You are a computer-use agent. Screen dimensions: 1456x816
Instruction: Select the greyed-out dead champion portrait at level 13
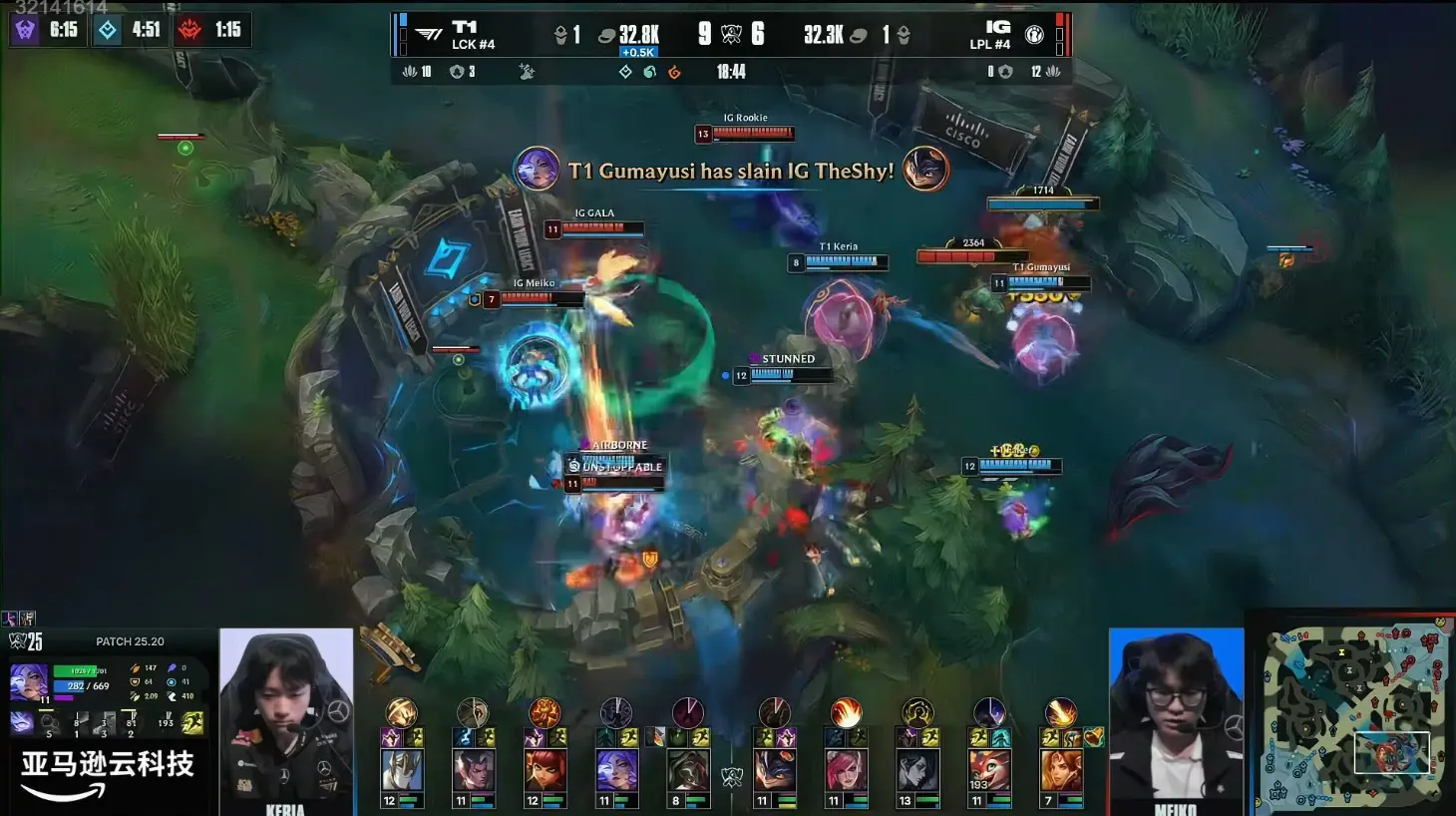click(x=917, y=770)
